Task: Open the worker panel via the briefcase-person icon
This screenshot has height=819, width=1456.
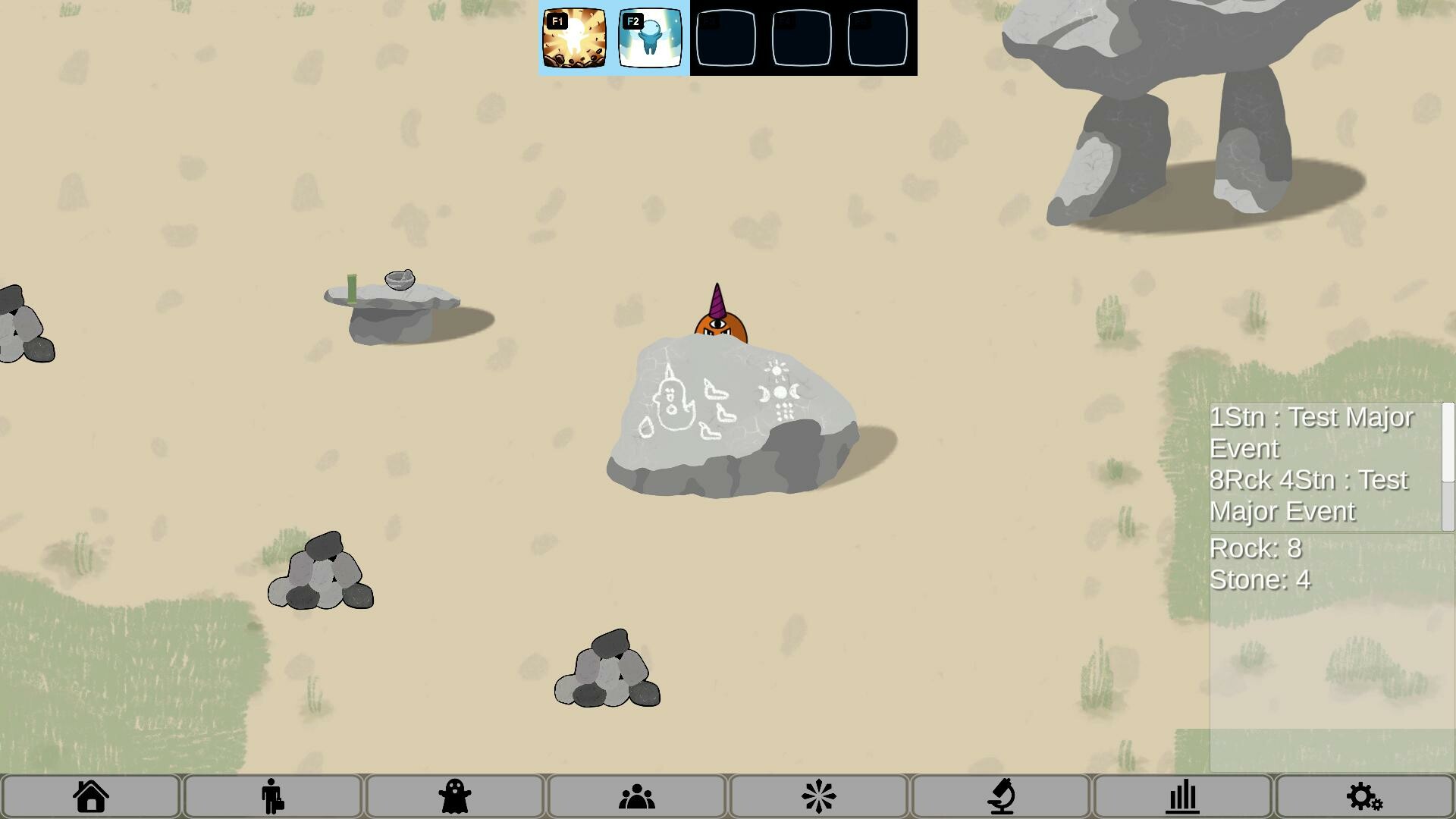Action: pyautogui.click(x=273, y=795)
